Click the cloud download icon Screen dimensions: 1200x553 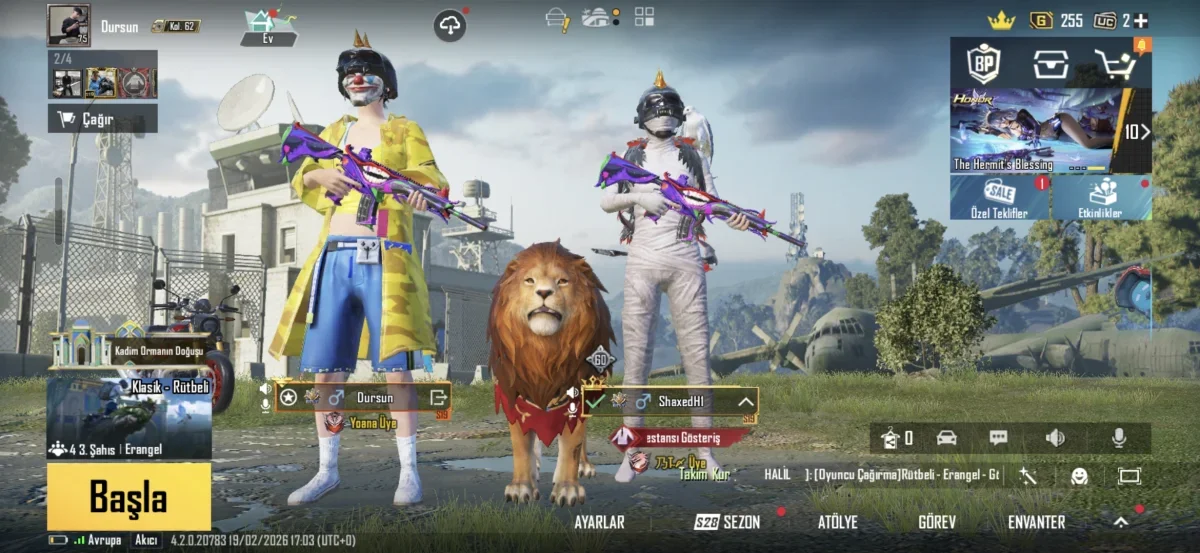[x=450, y=26]
